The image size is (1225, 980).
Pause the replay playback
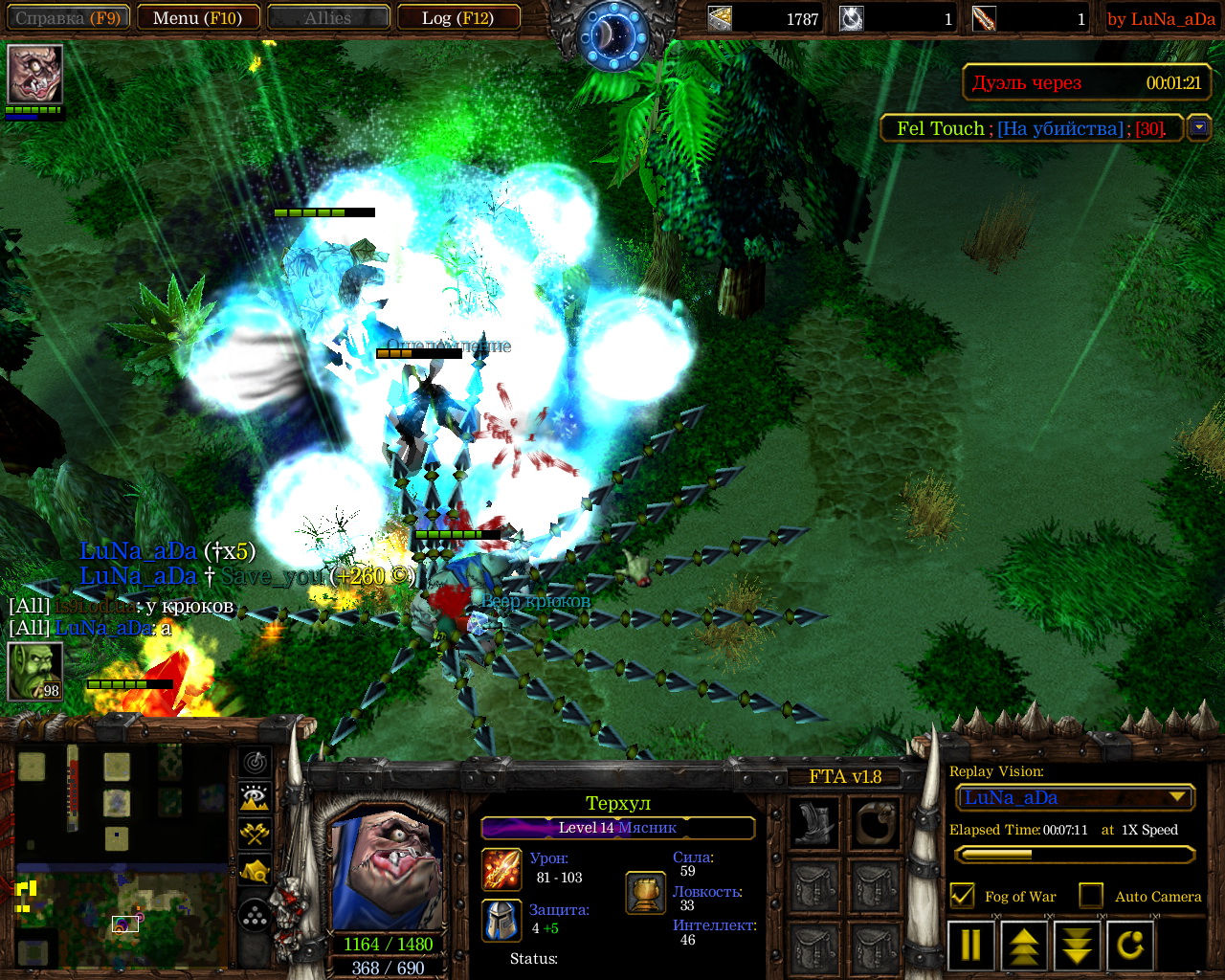click(x=970, y=945)
